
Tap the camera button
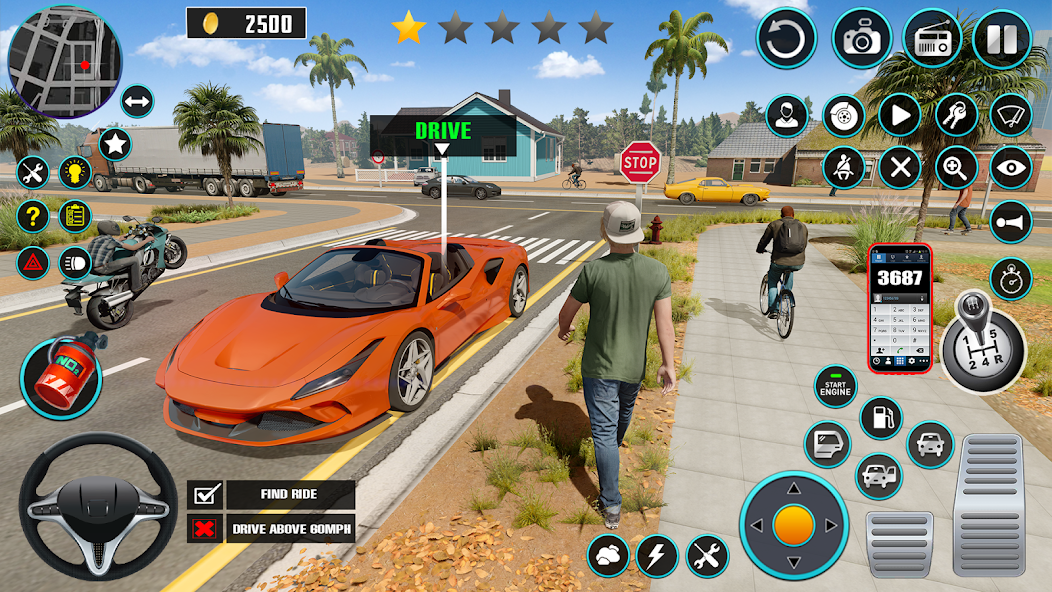point(861,39)
